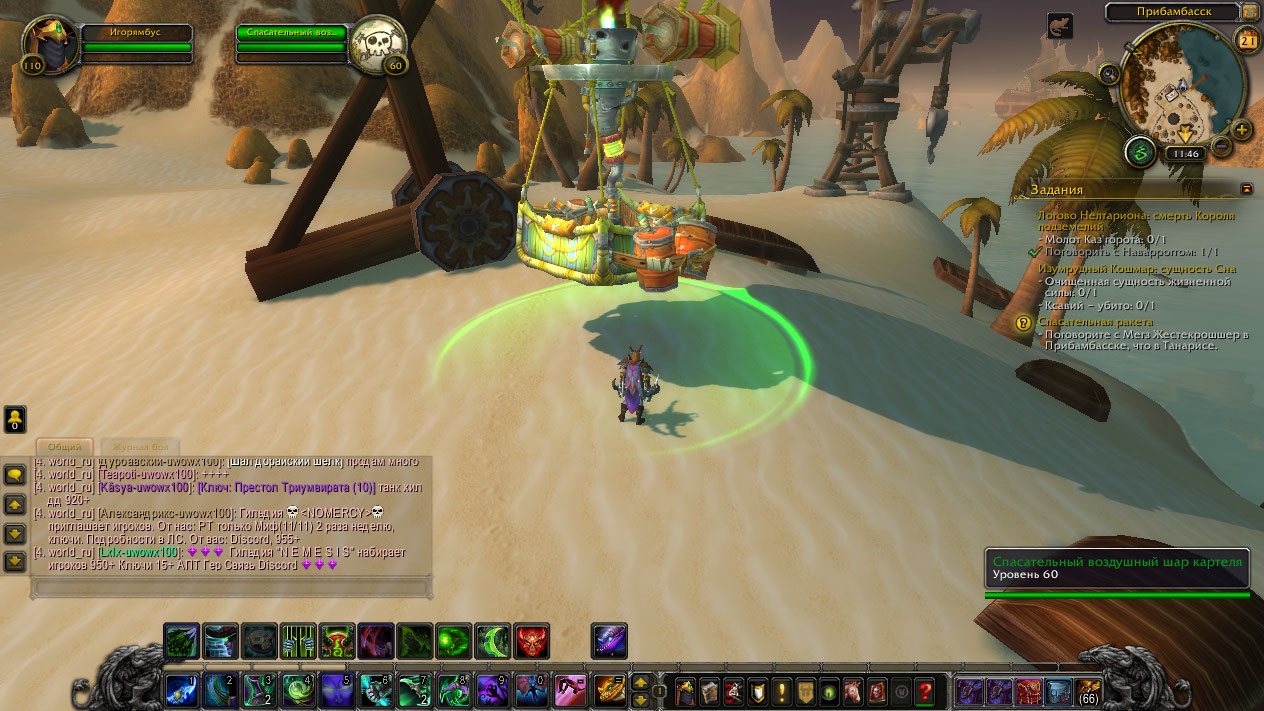Zoom out the minimap with minus button
The image size is (1264, 711).
click(1220, 147)
